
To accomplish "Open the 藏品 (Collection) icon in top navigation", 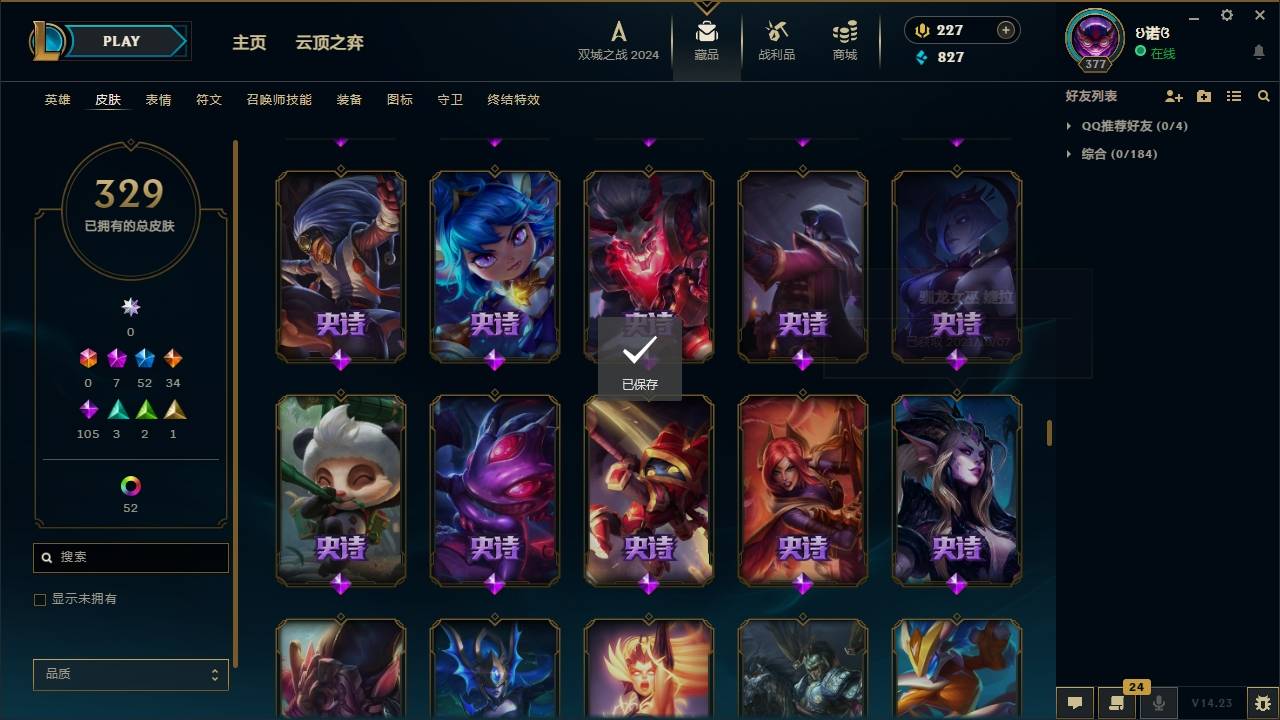I will [707, 32].
